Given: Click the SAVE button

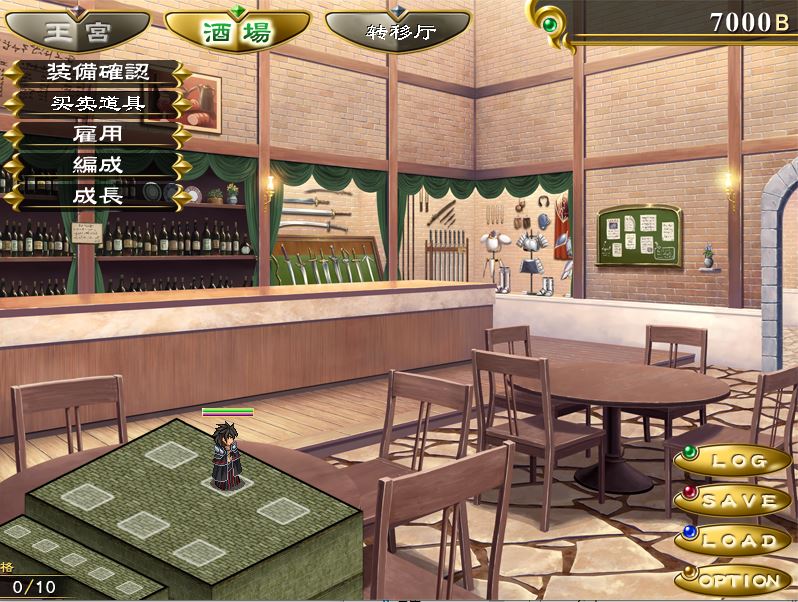Looking at the screenshot, I should 735,500.
